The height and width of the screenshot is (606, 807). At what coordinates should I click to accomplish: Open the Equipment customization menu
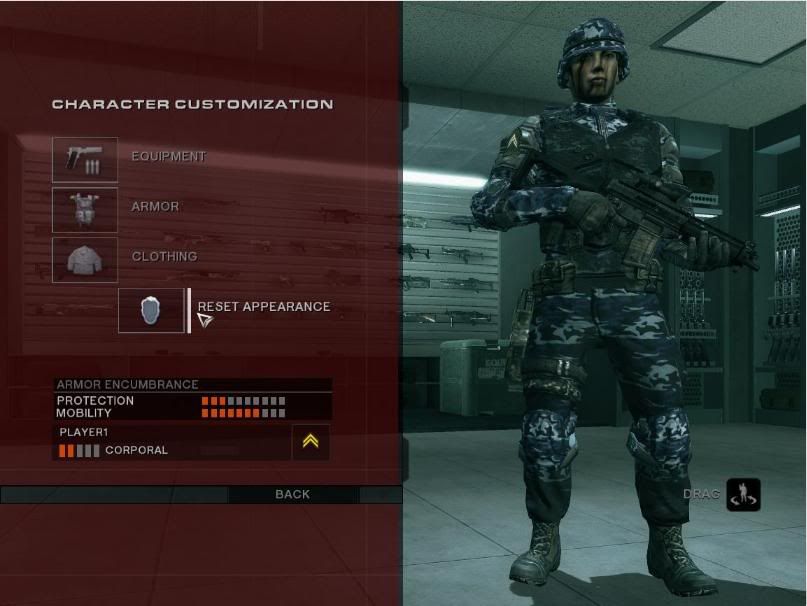point(85,159)
